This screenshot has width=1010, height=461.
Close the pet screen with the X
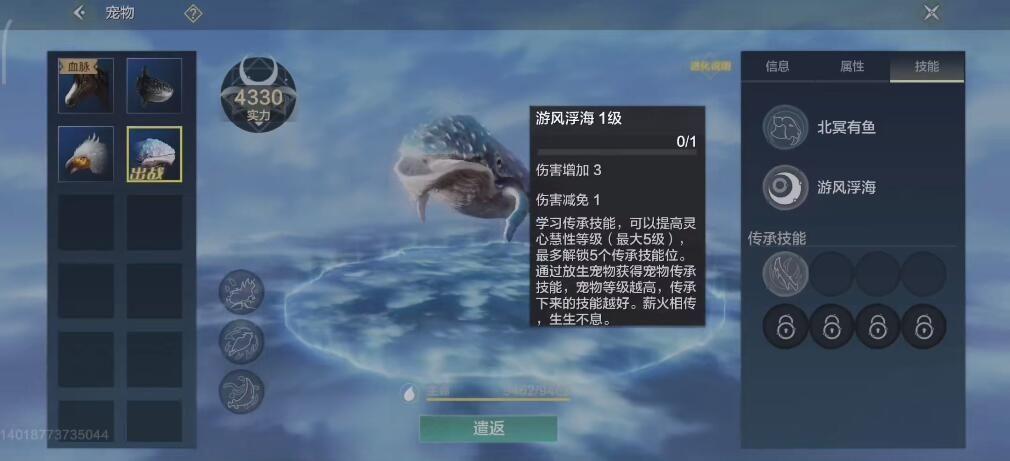pos(931,13)
